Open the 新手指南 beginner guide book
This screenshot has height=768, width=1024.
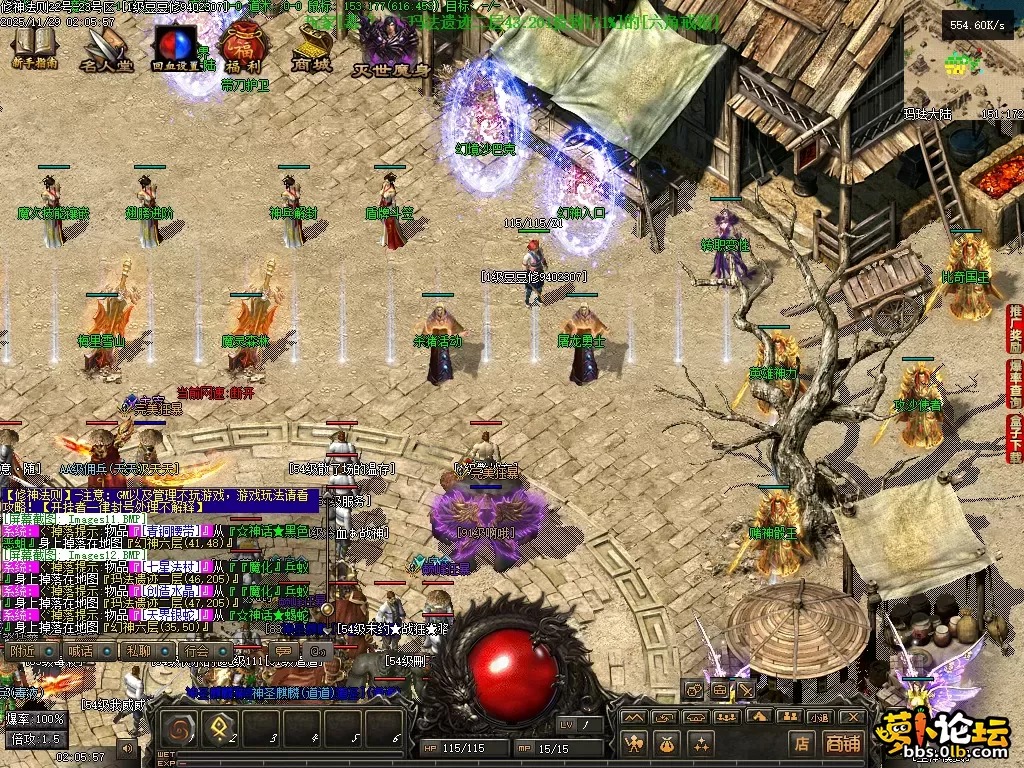click(33, 45)
